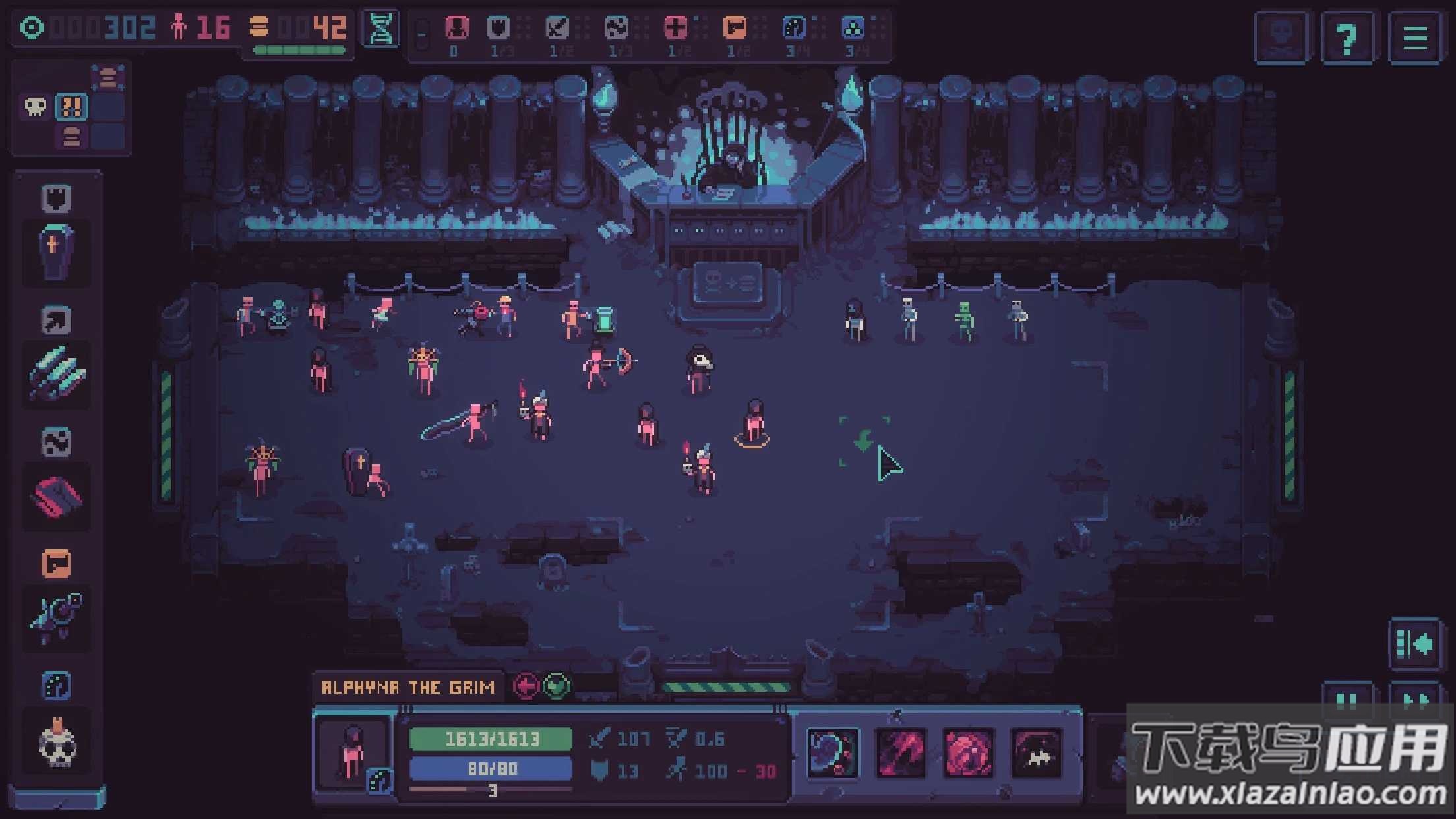
Task: Open the DNA helix mutations panel
Action: pyautogui.click(x=381, y=28)
